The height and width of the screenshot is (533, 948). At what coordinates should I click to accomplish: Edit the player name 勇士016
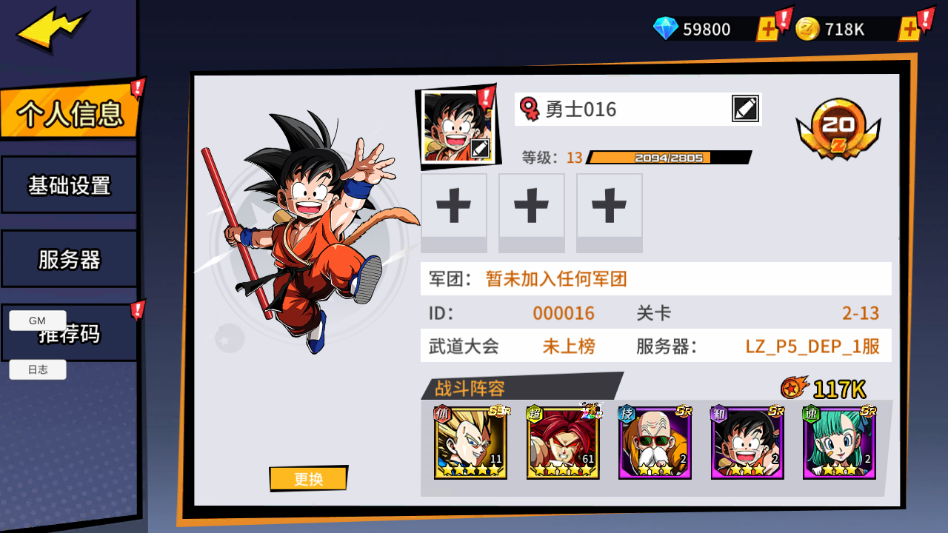click(745, 109)
